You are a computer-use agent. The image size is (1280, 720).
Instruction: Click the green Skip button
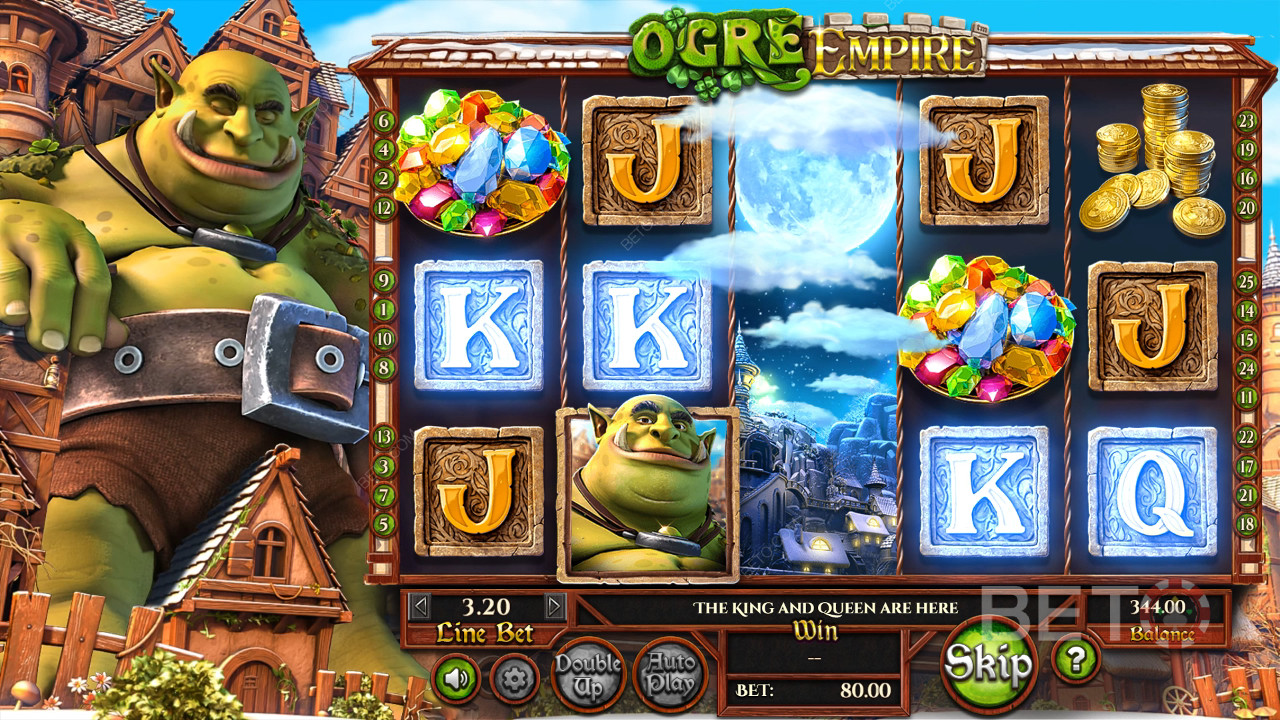click(989, 662)
